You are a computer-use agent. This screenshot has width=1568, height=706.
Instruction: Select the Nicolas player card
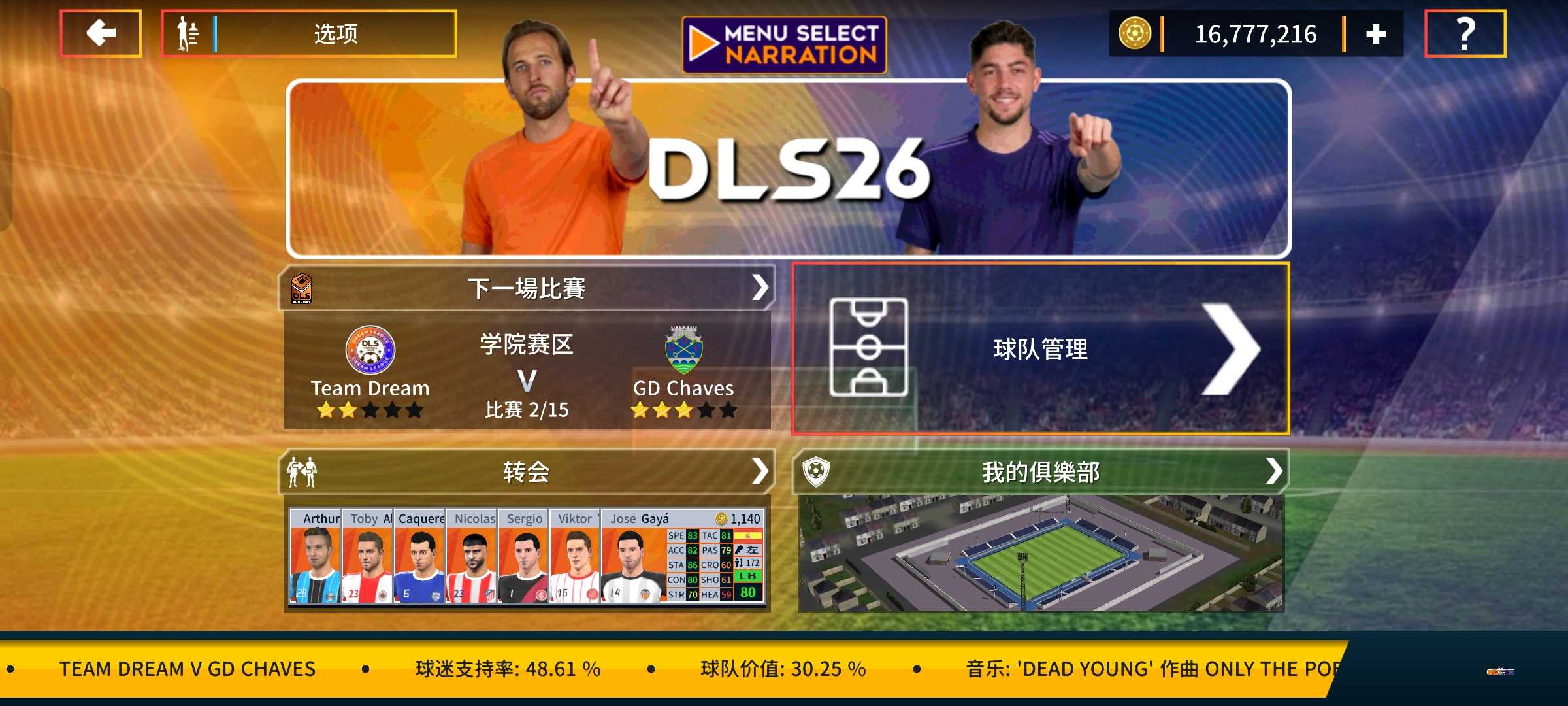coord(472,556)
